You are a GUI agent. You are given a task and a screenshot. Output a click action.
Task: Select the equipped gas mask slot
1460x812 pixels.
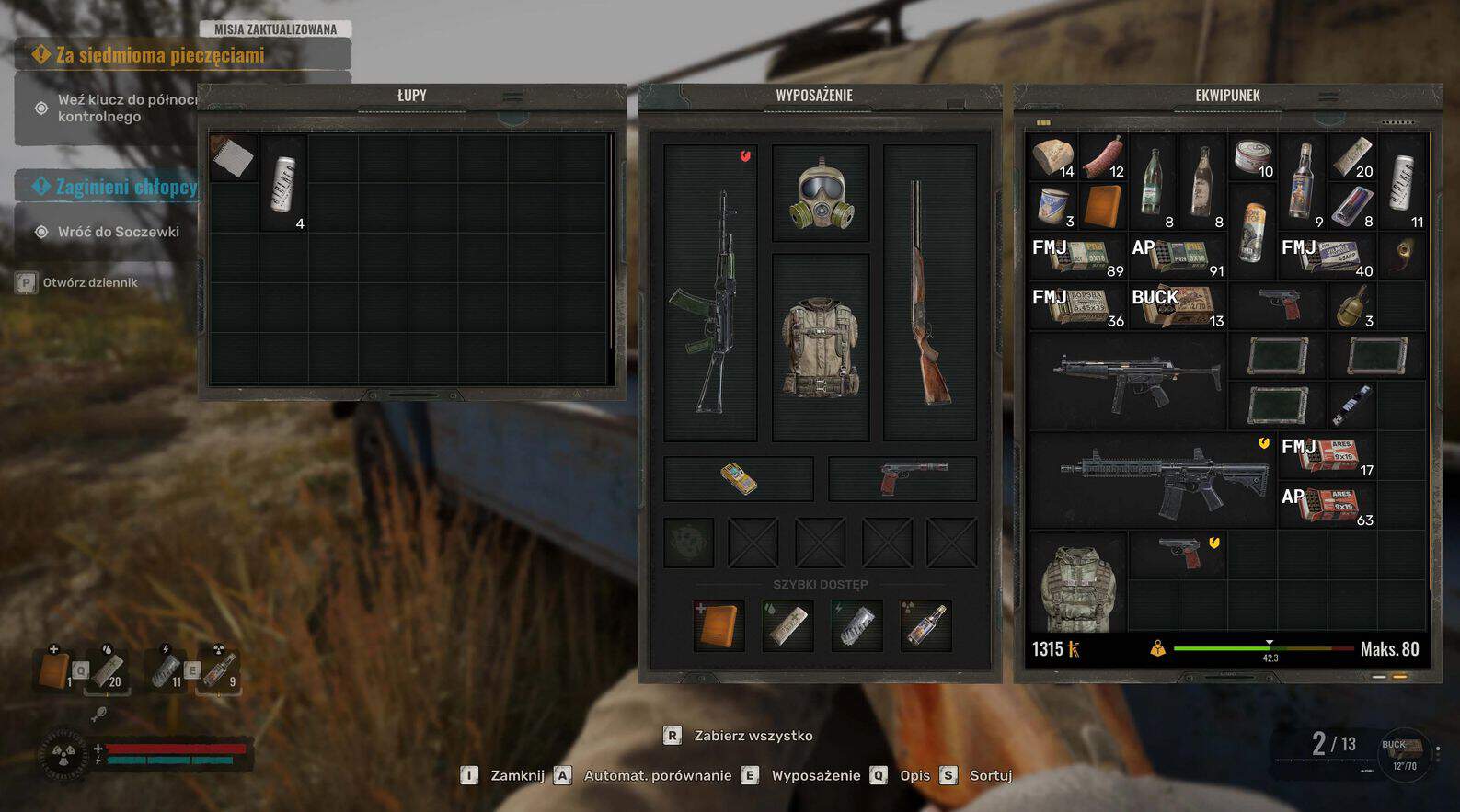(821, 195)
